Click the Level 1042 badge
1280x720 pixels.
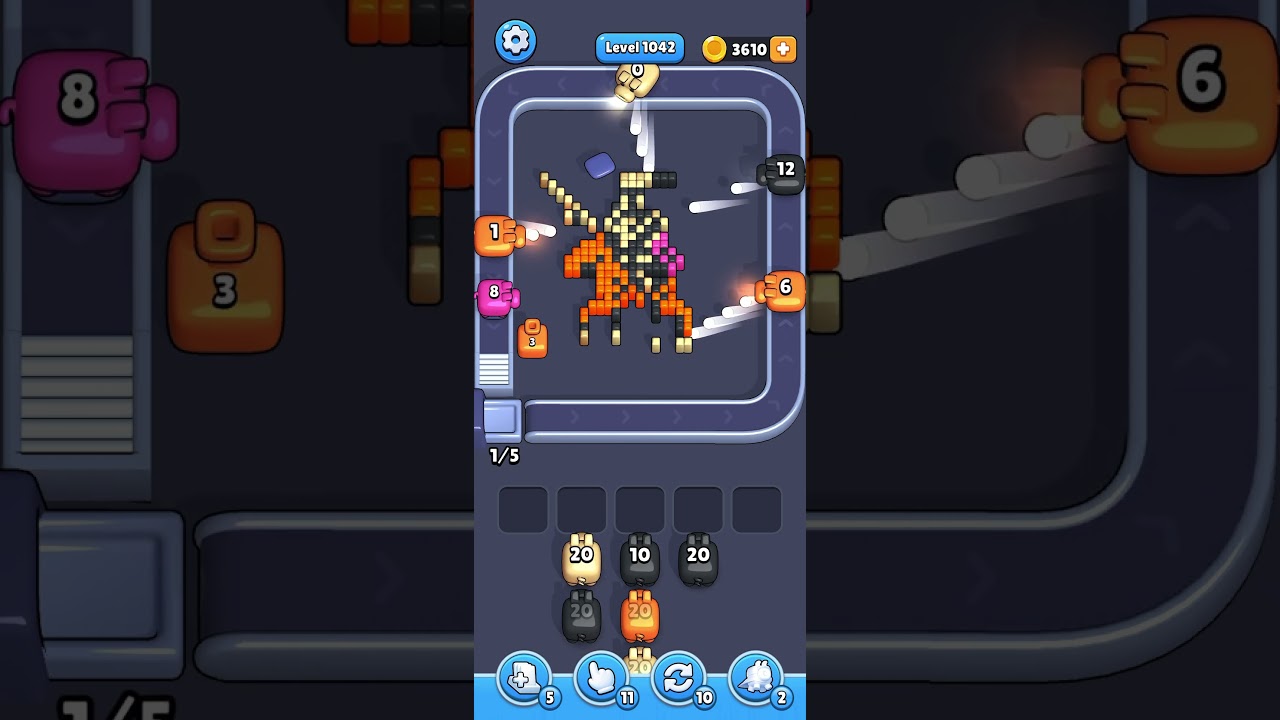coord(639,47)
